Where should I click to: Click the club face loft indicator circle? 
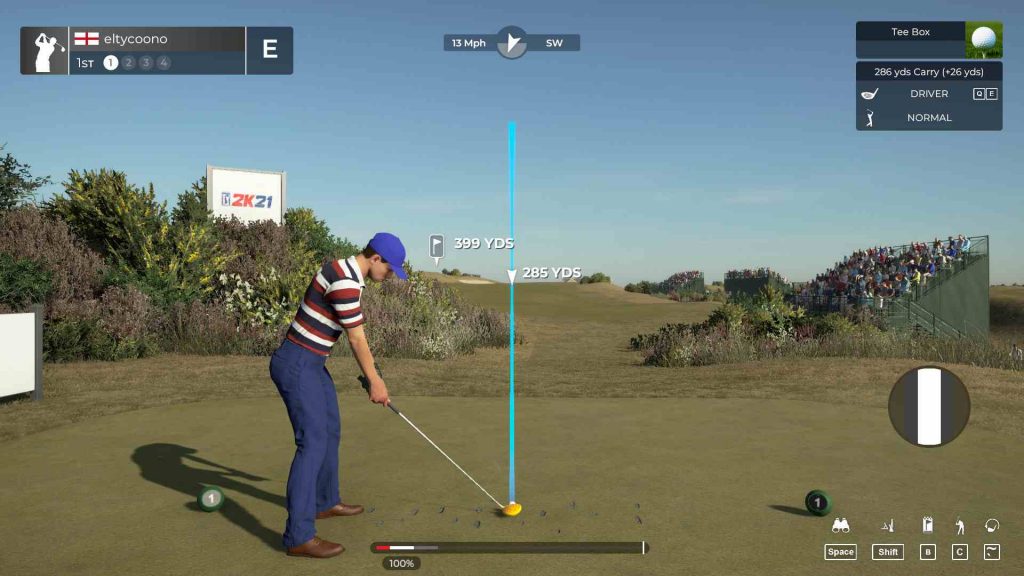[929, 406]
